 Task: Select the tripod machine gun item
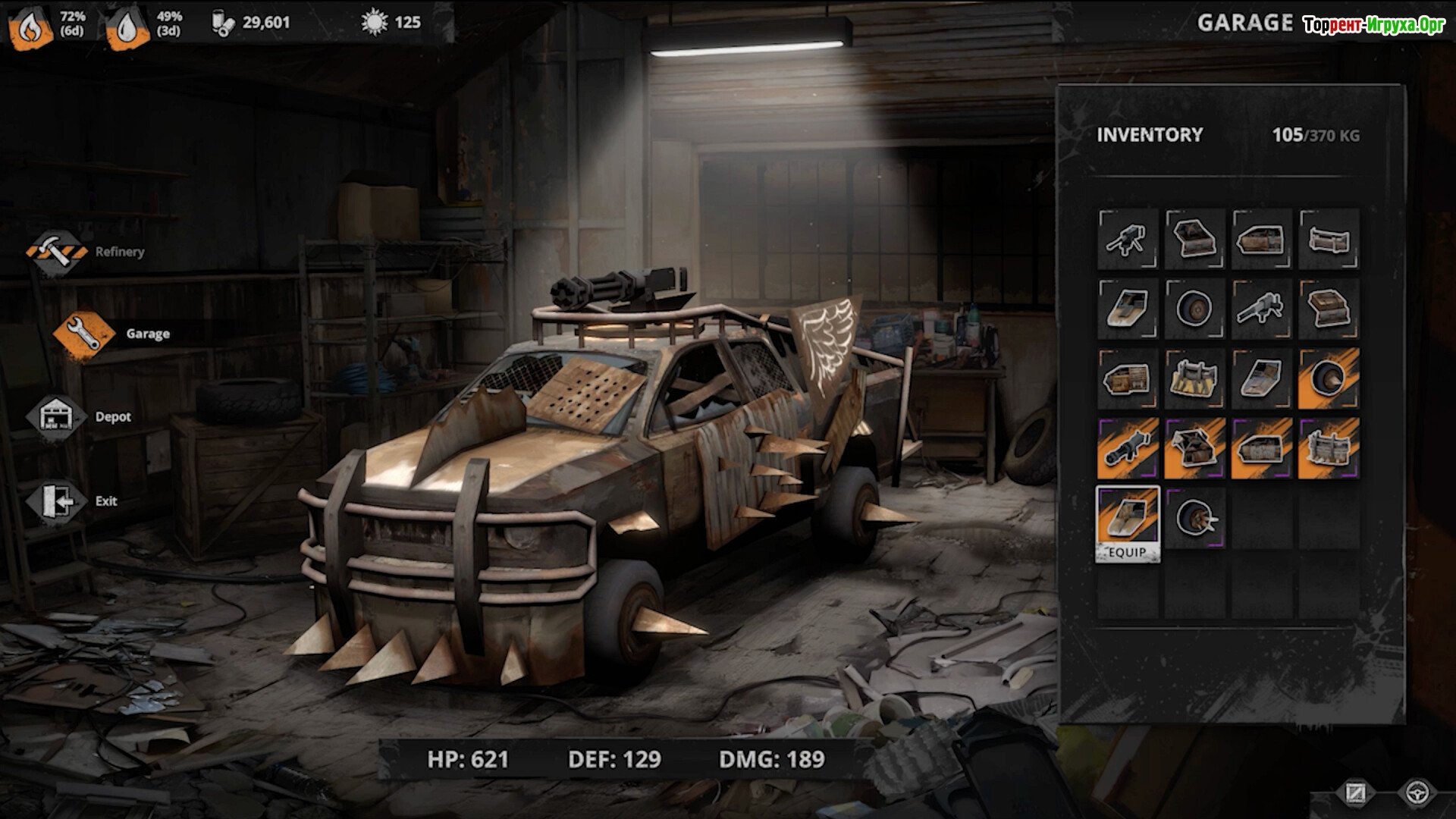coord(1128,240)
